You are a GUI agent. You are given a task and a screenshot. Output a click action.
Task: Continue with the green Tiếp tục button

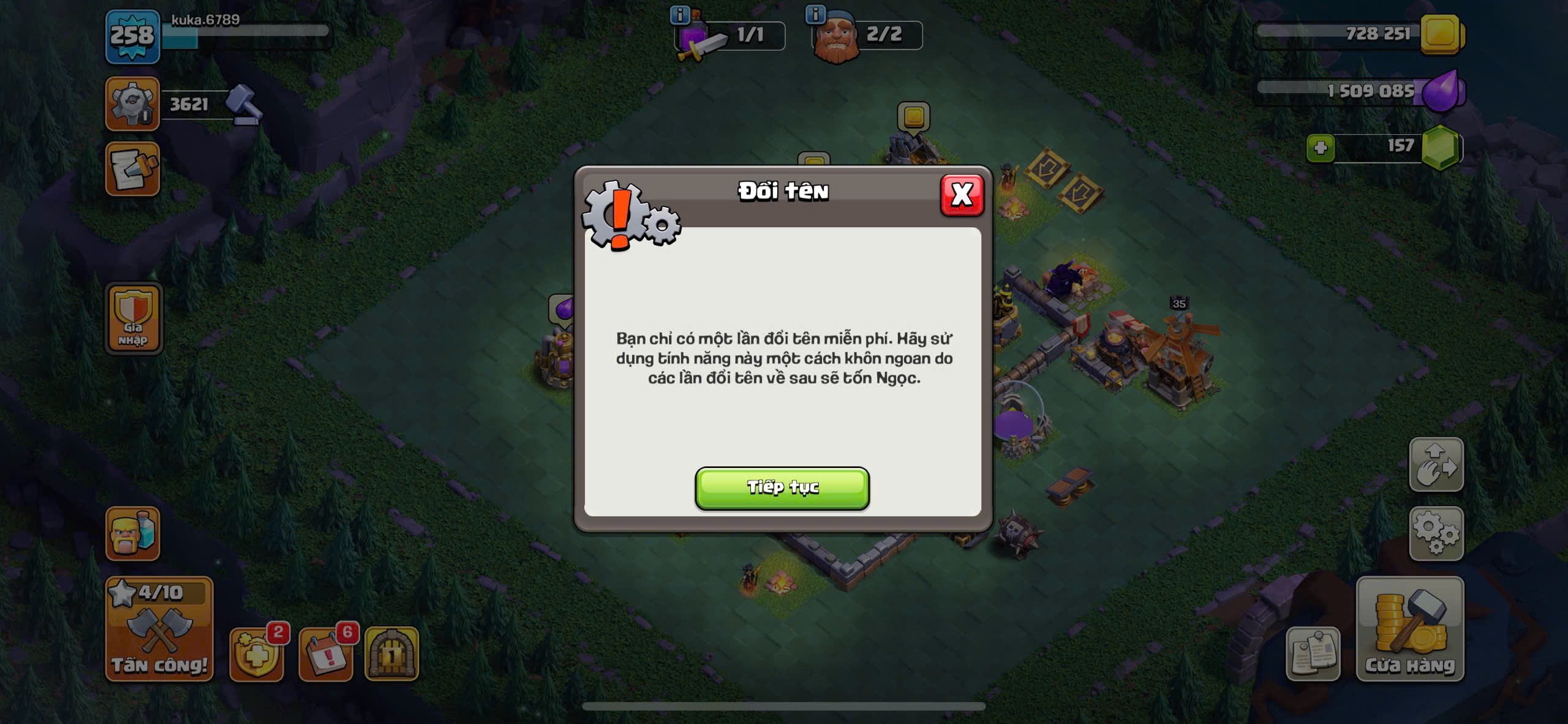pyautogui.click(x=782, y=488)
